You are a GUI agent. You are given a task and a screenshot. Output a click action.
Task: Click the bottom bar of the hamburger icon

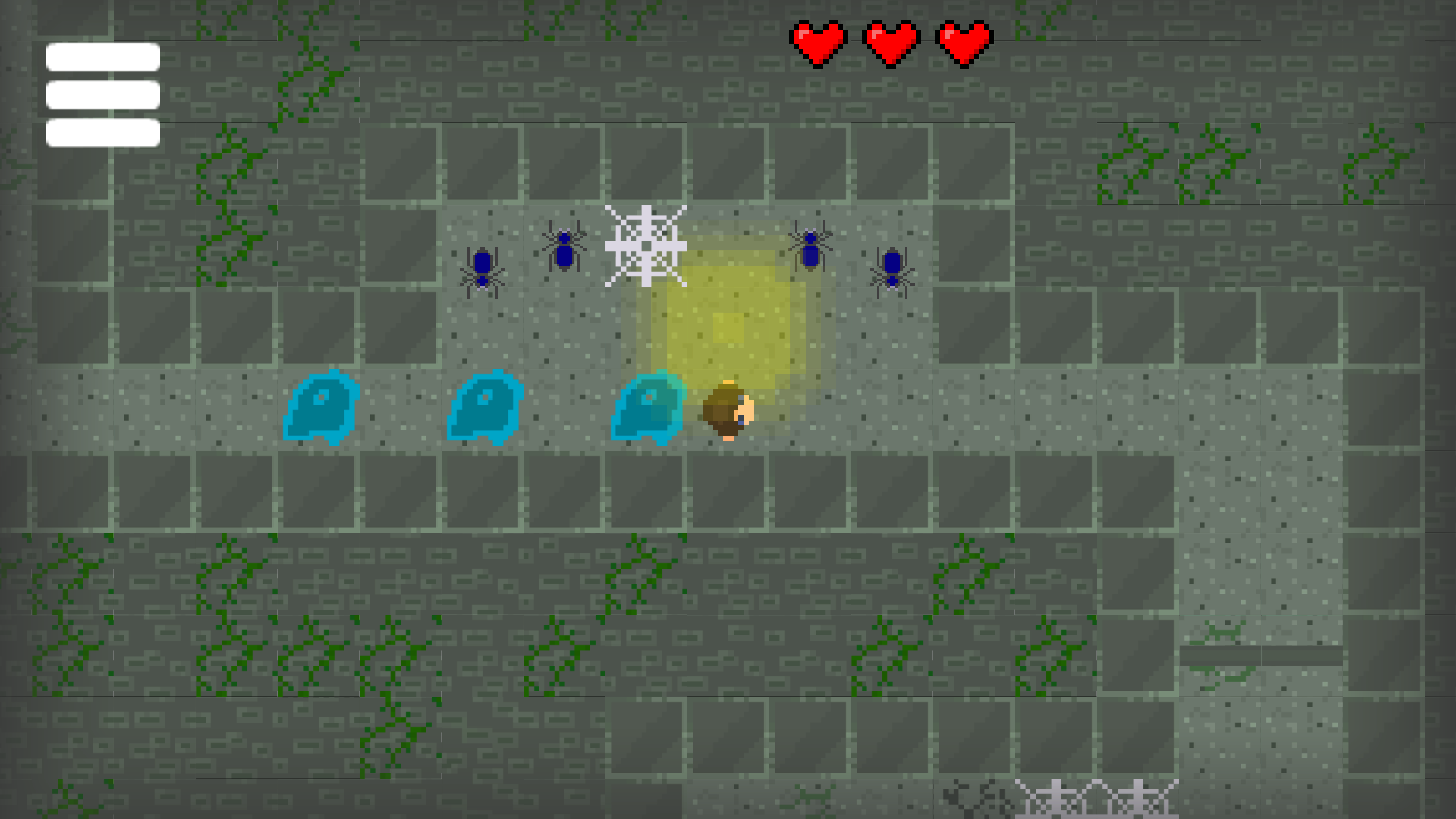click(102, 134)
